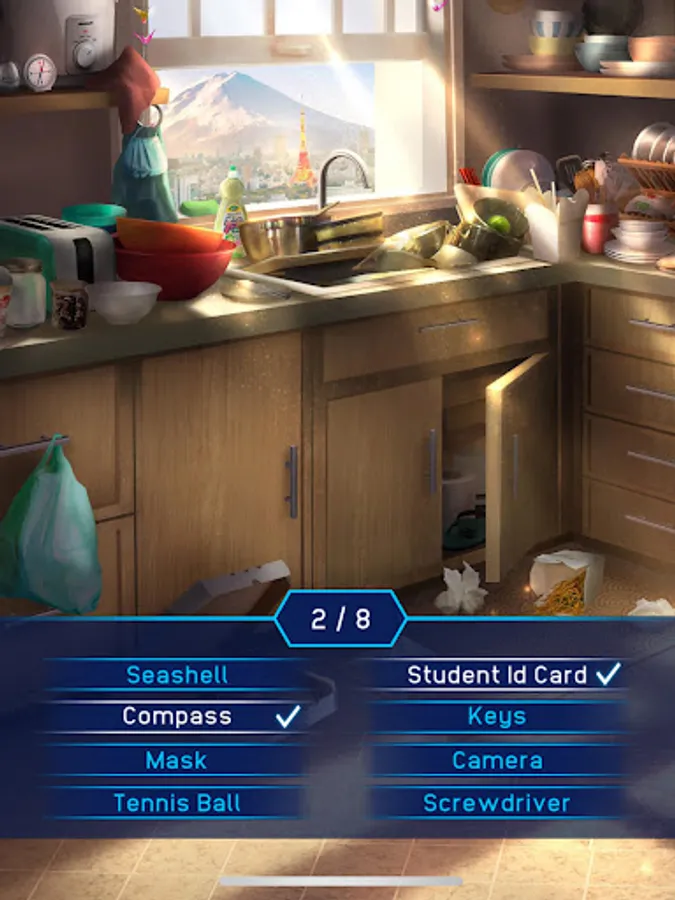675x900 pixels.
Task: Pick Screwdriver from the item list
Action: (x=497, y=803)
